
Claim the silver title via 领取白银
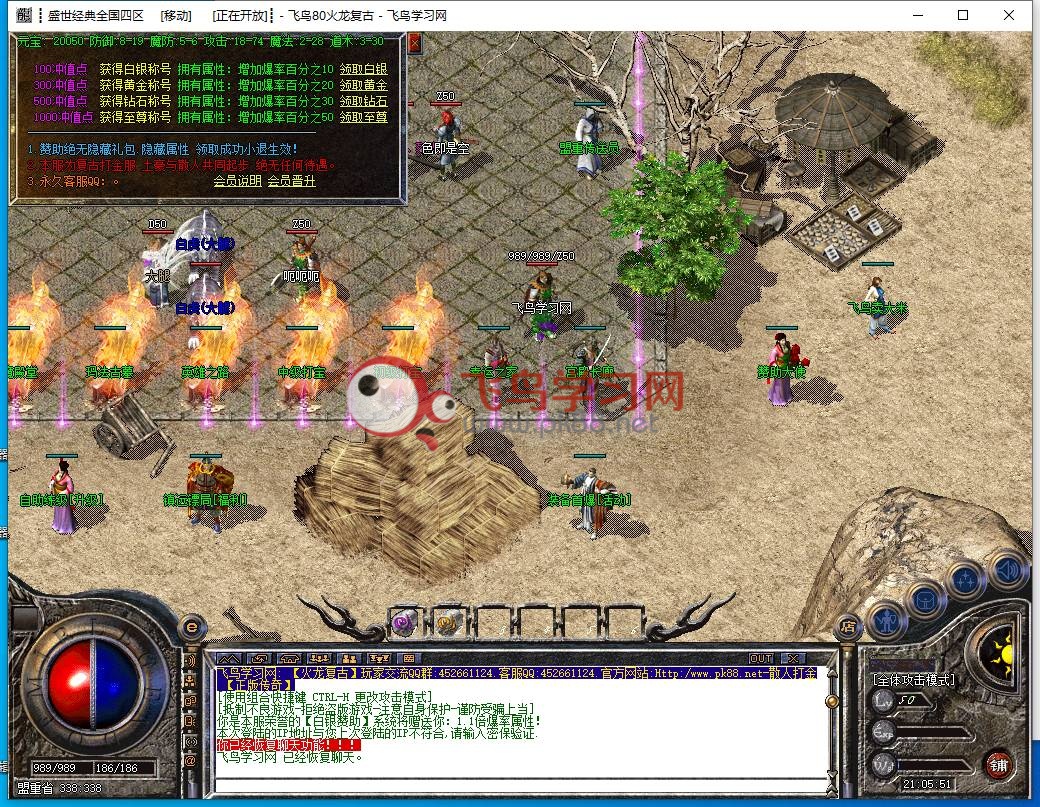point(363,69)
